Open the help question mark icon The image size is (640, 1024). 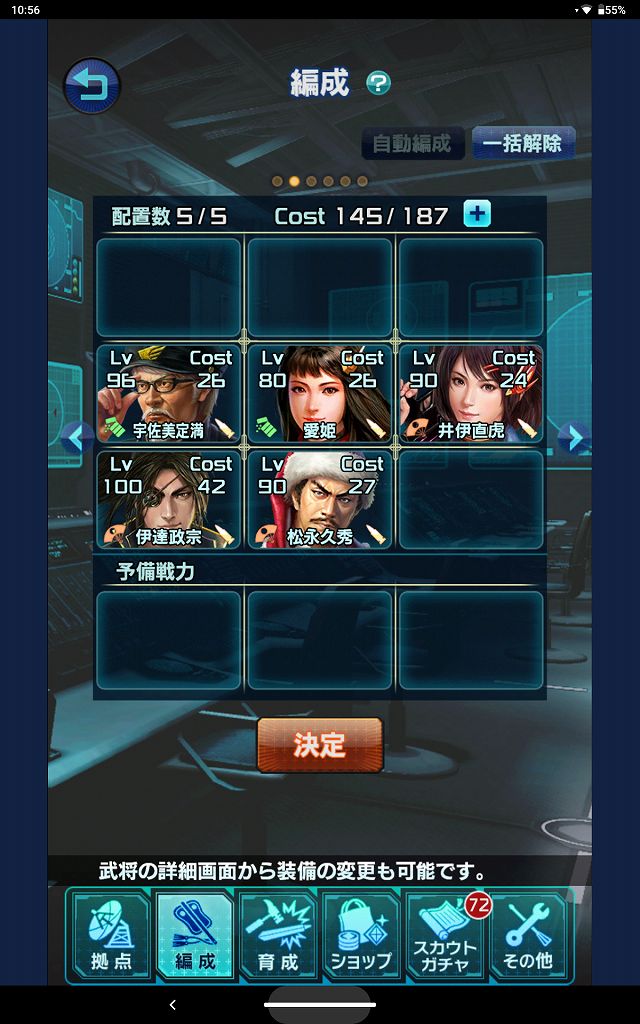pyautogui.click(x=378, y=83)
